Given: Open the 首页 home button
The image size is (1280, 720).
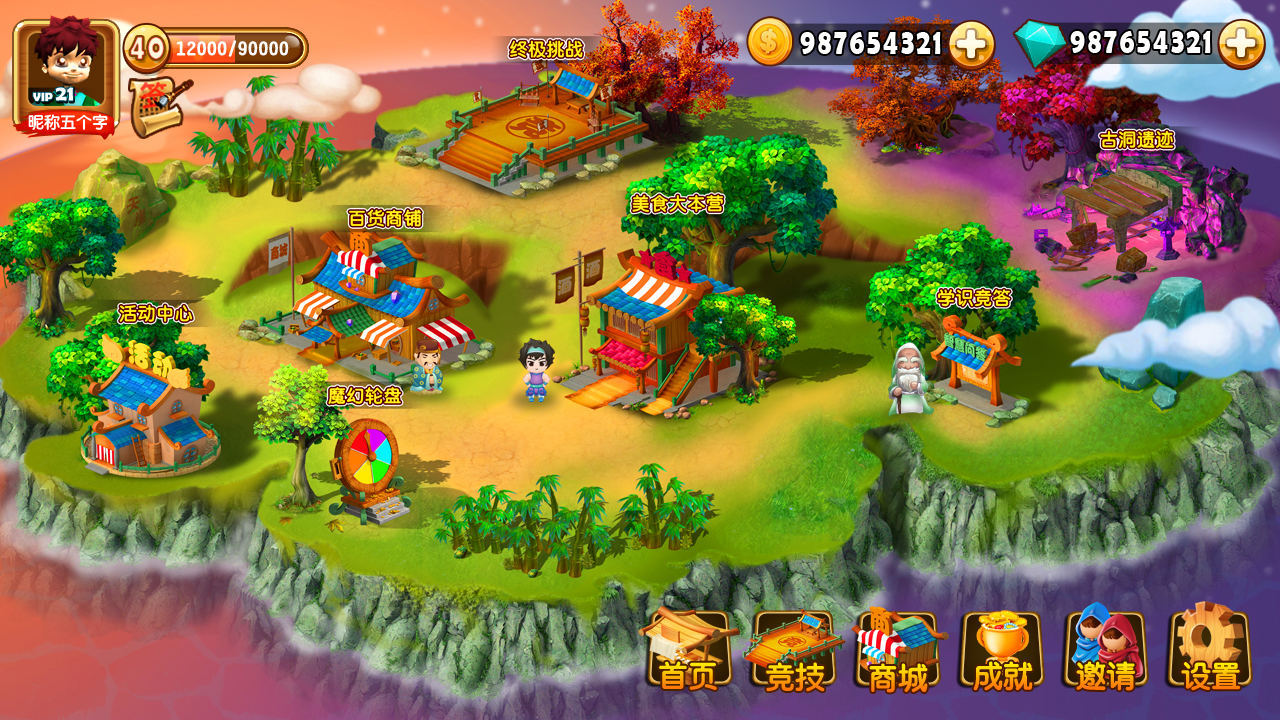Looking at the screenshot, I should pos(689,650).
